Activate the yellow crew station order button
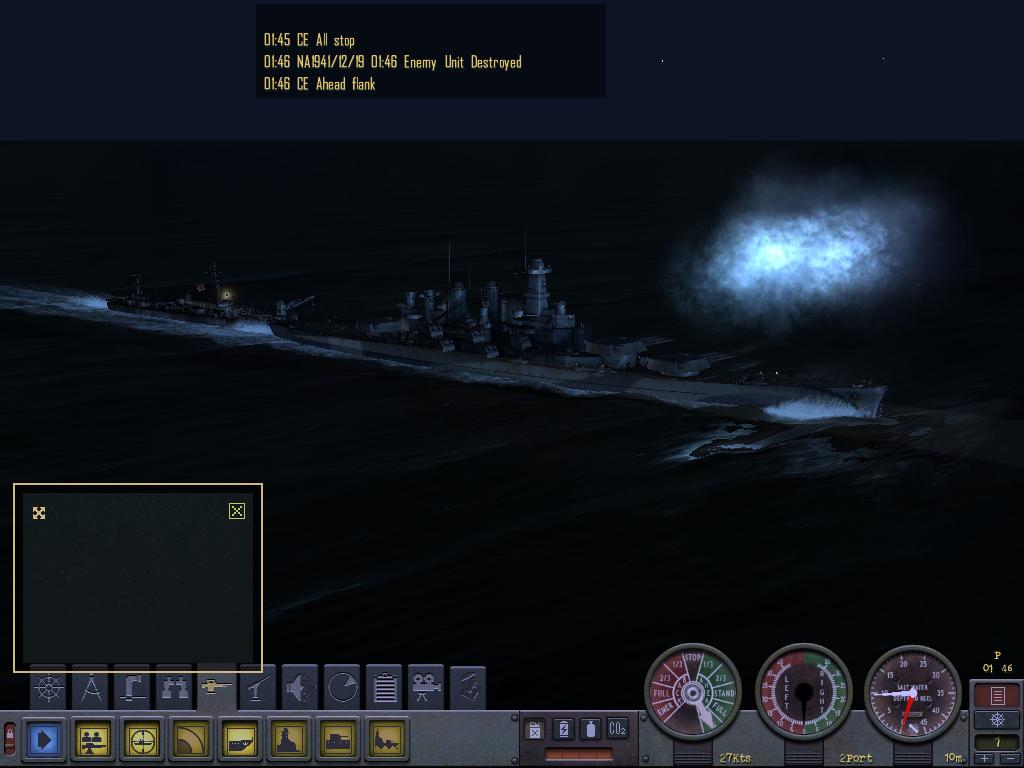 94,740
